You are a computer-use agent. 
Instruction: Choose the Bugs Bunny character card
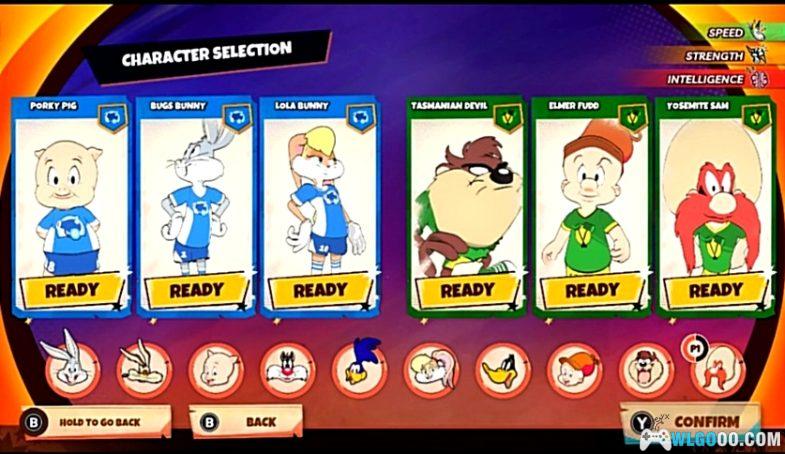[195, 203]
